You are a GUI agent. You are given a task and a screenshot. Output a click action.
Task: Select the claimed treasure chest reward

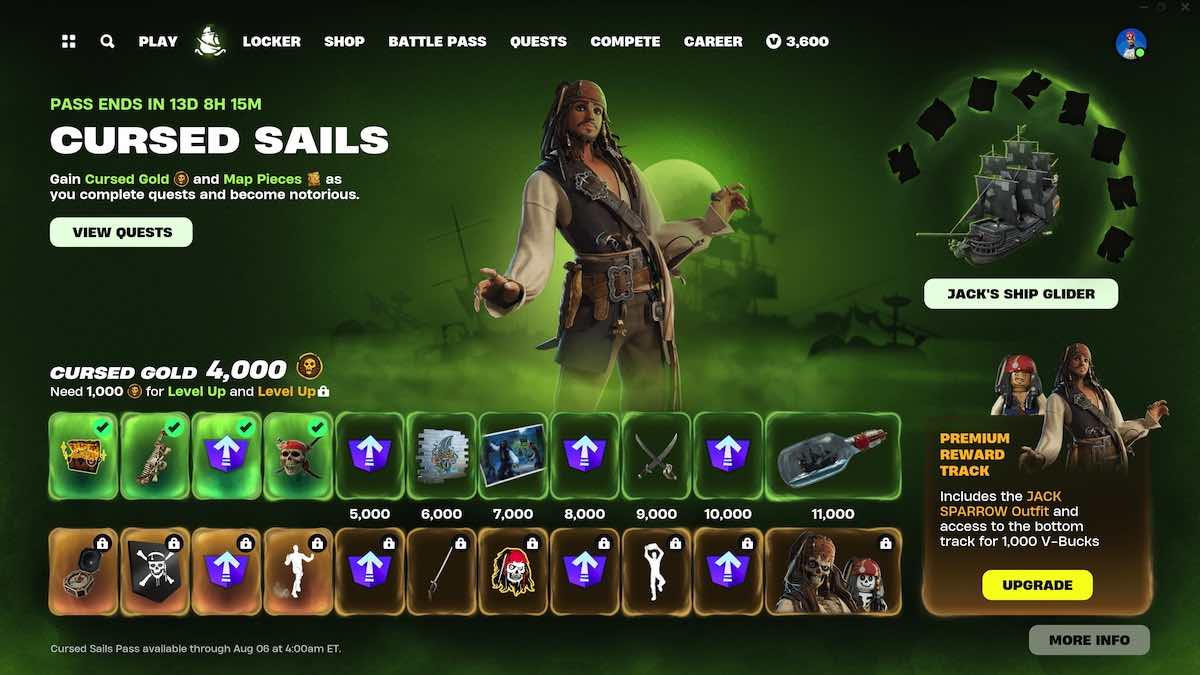pos(84,456)
